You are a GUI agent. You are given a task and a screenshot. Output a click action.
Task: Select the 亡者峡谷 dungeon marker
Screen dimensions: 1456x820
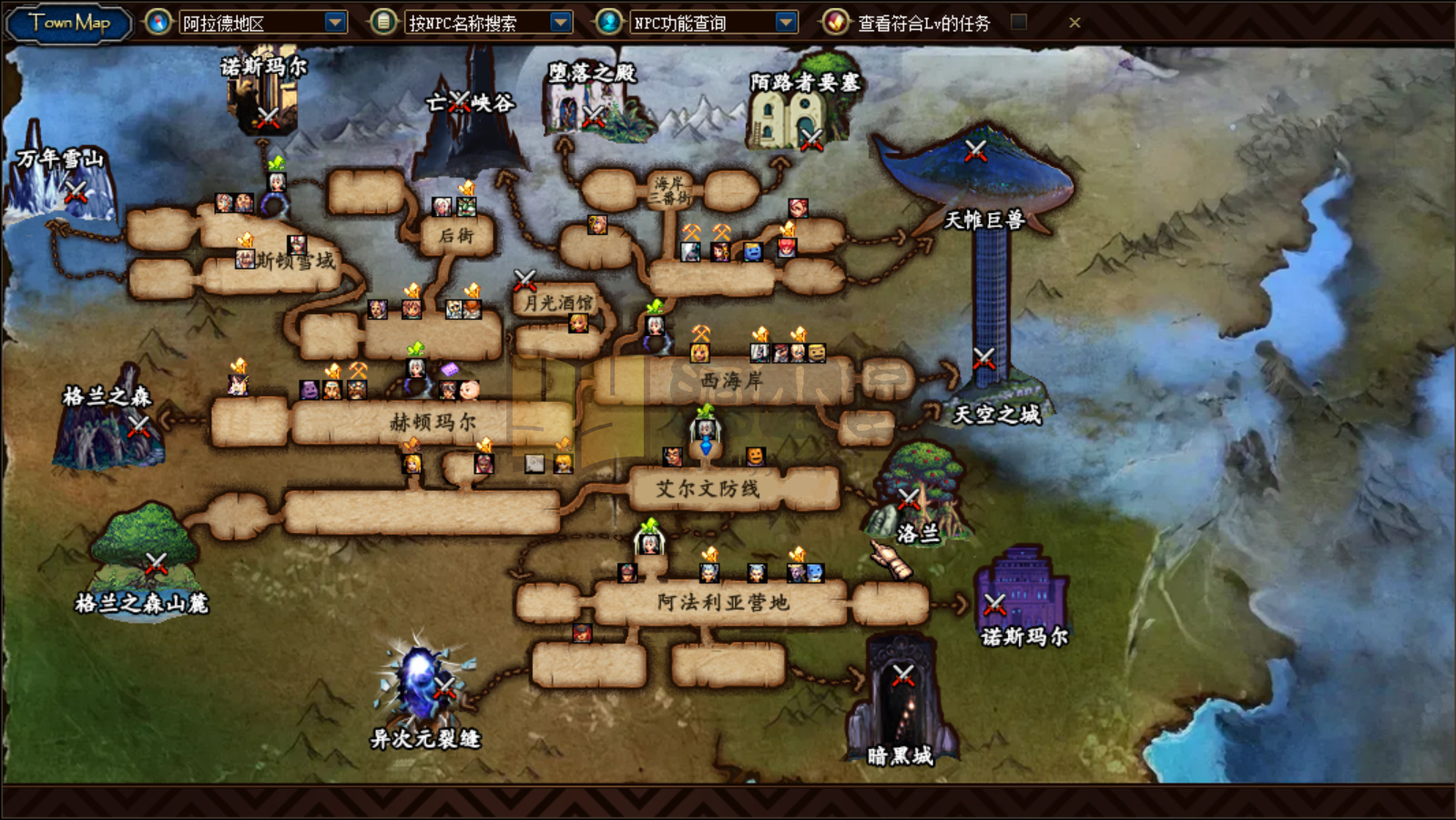460,101
